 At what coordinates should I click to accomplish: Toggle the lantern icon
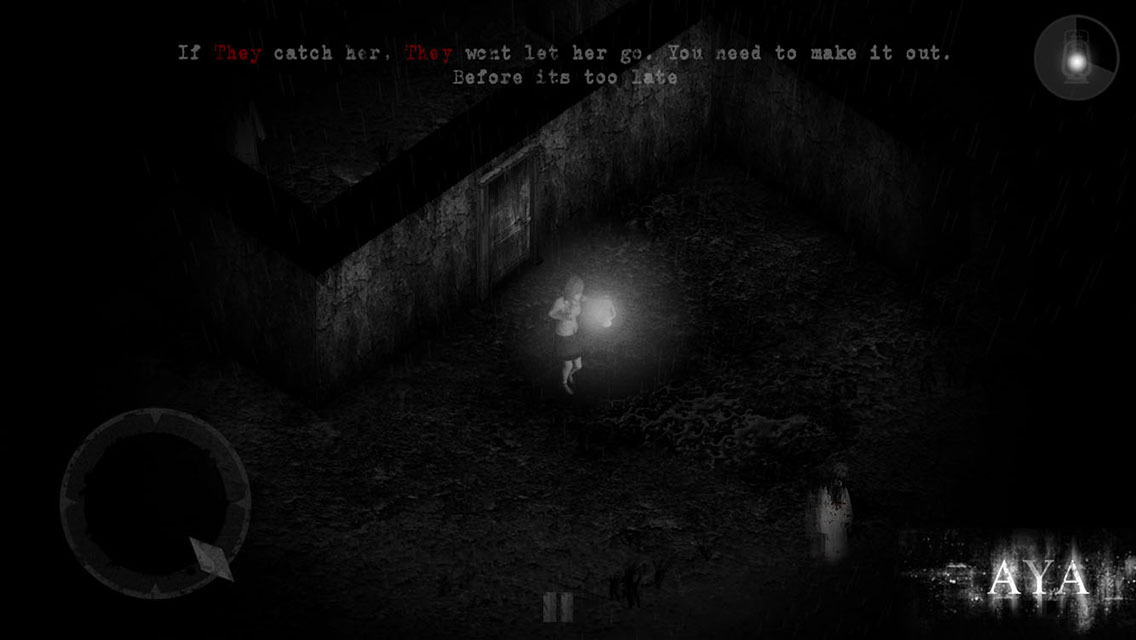pos(1076,58)
